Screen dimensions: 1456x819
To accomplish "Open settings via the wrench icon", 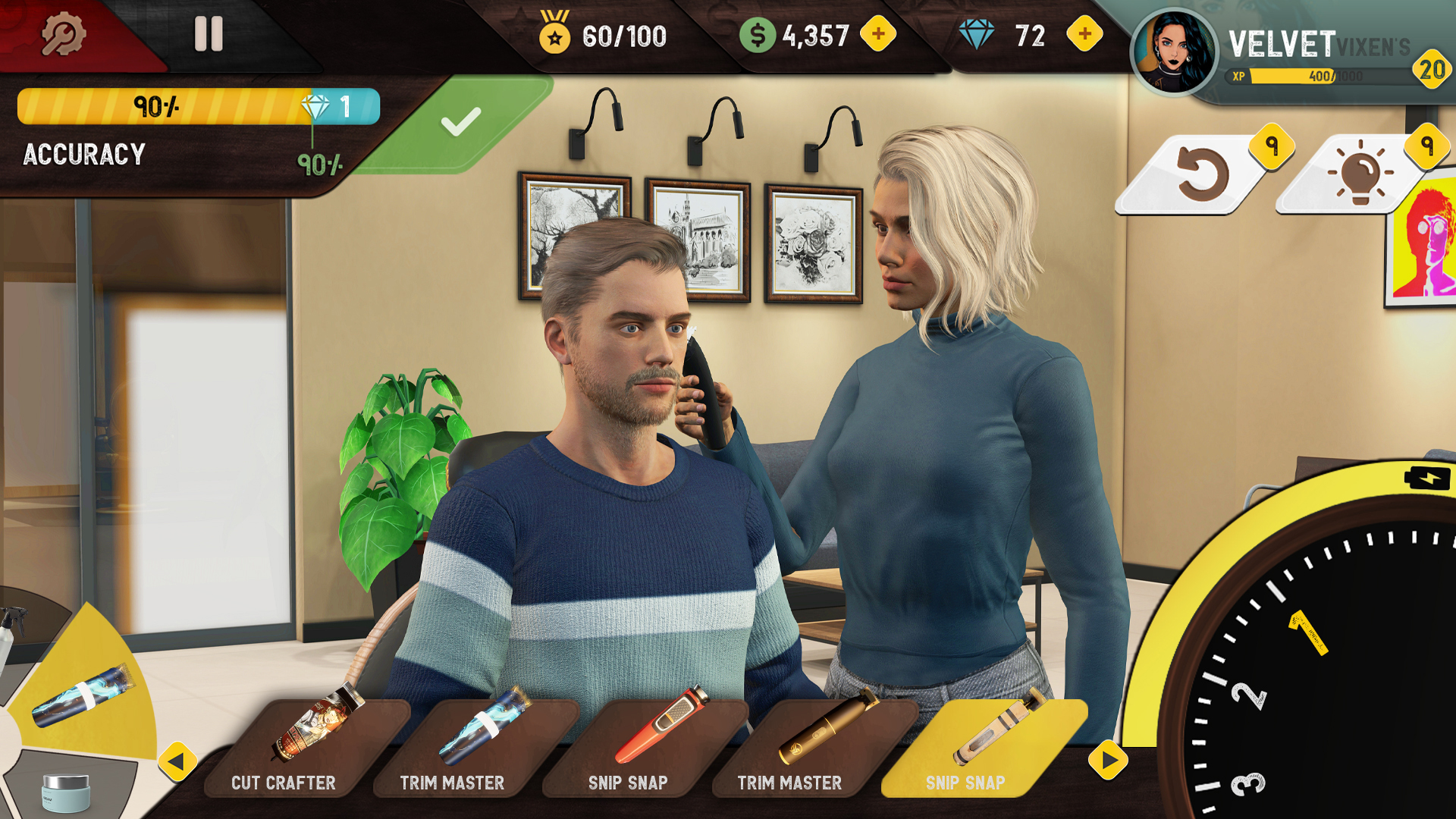I will click(x=64, y=34).
